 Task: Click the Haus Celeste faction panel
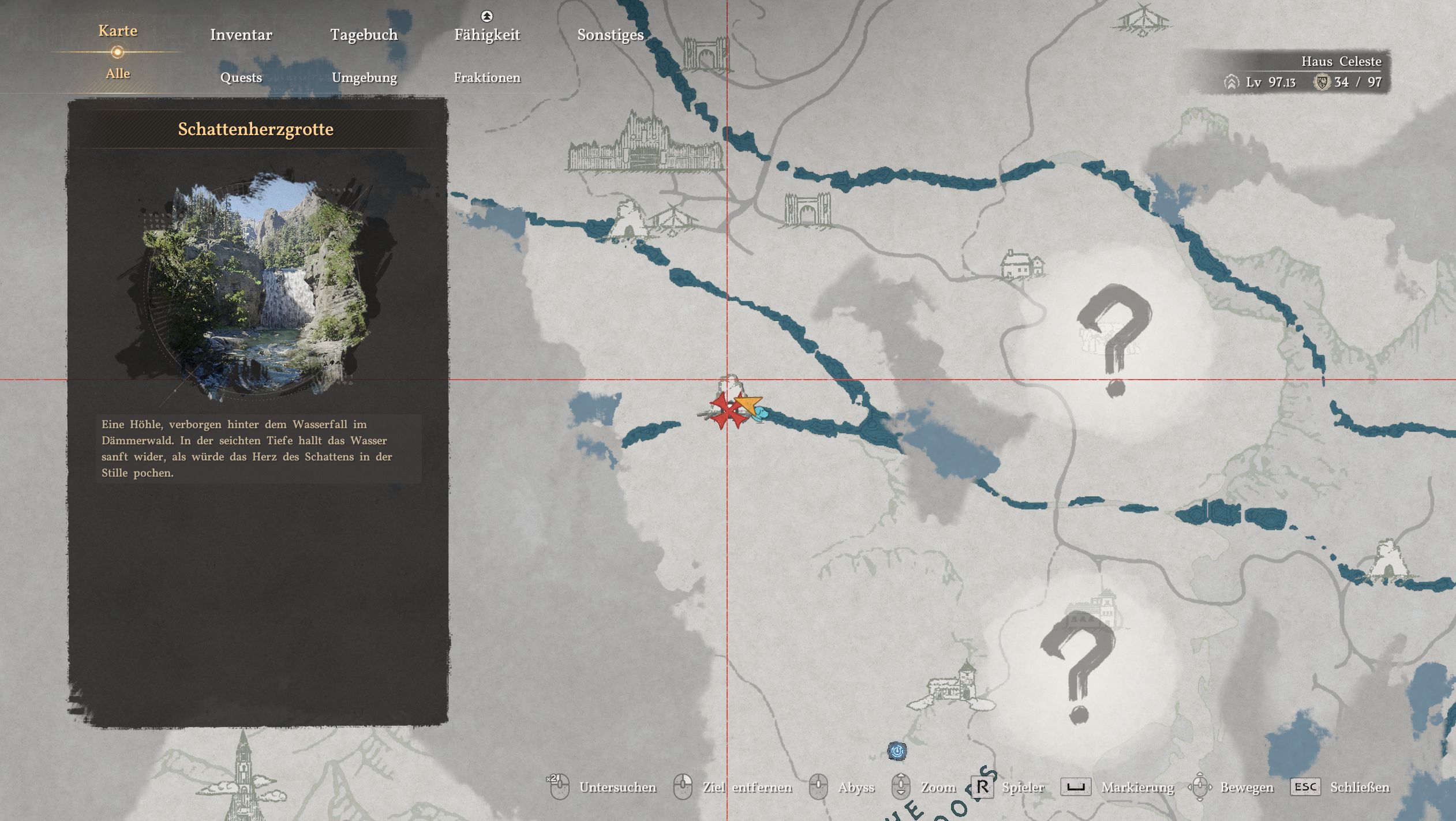coord(1303,72)
